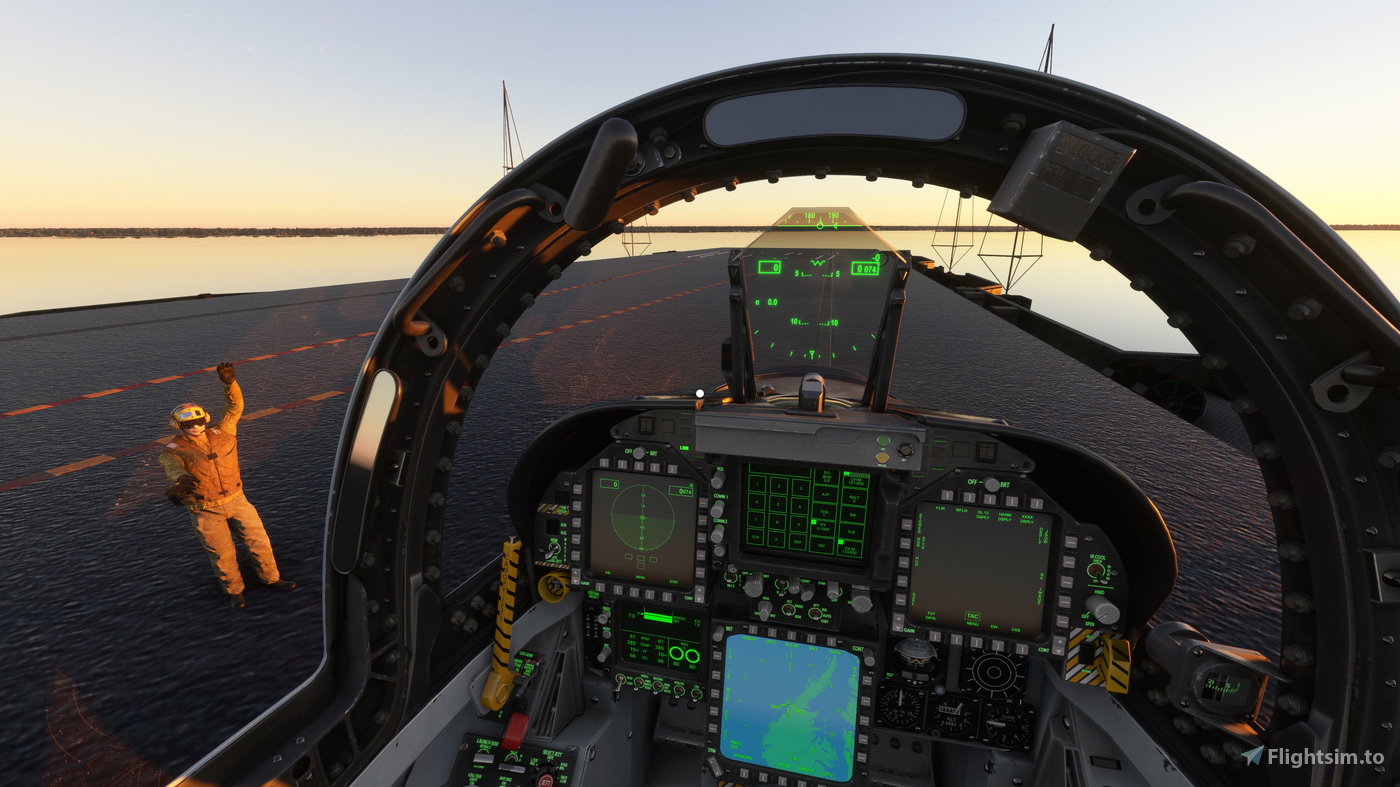
Task: Select the EW option on the UFC
Action: (854, 513)
